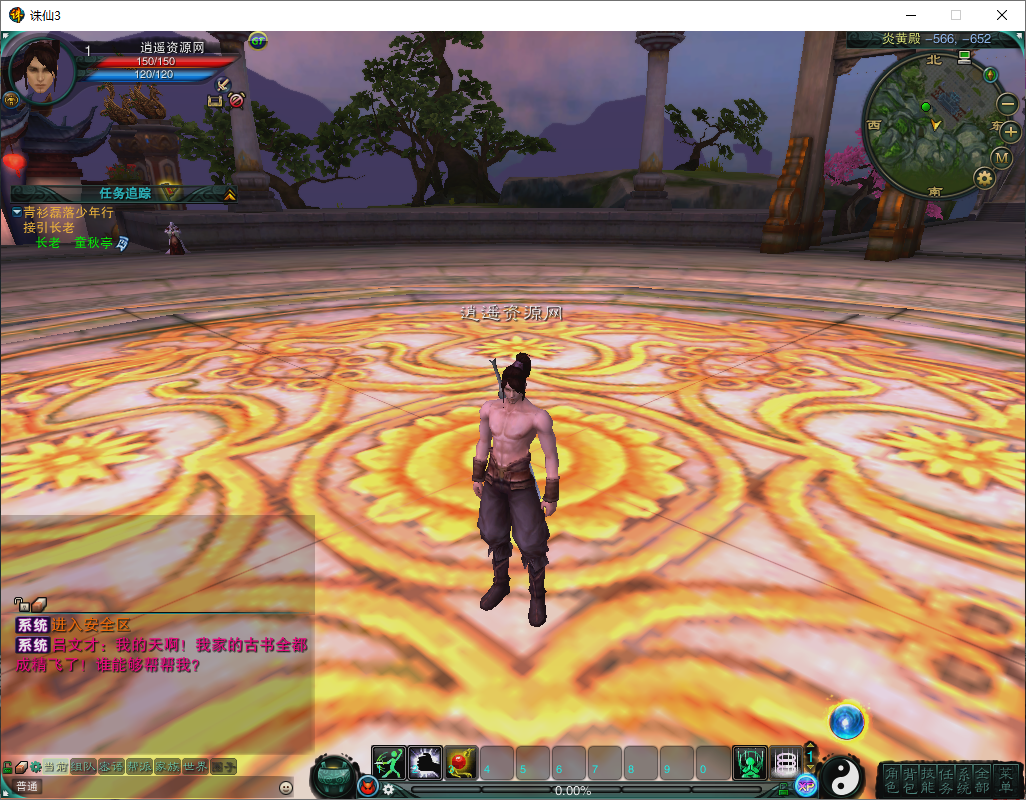Close the game window
Viewport: 1026px width, 800px height.
tap(1002, 15)
